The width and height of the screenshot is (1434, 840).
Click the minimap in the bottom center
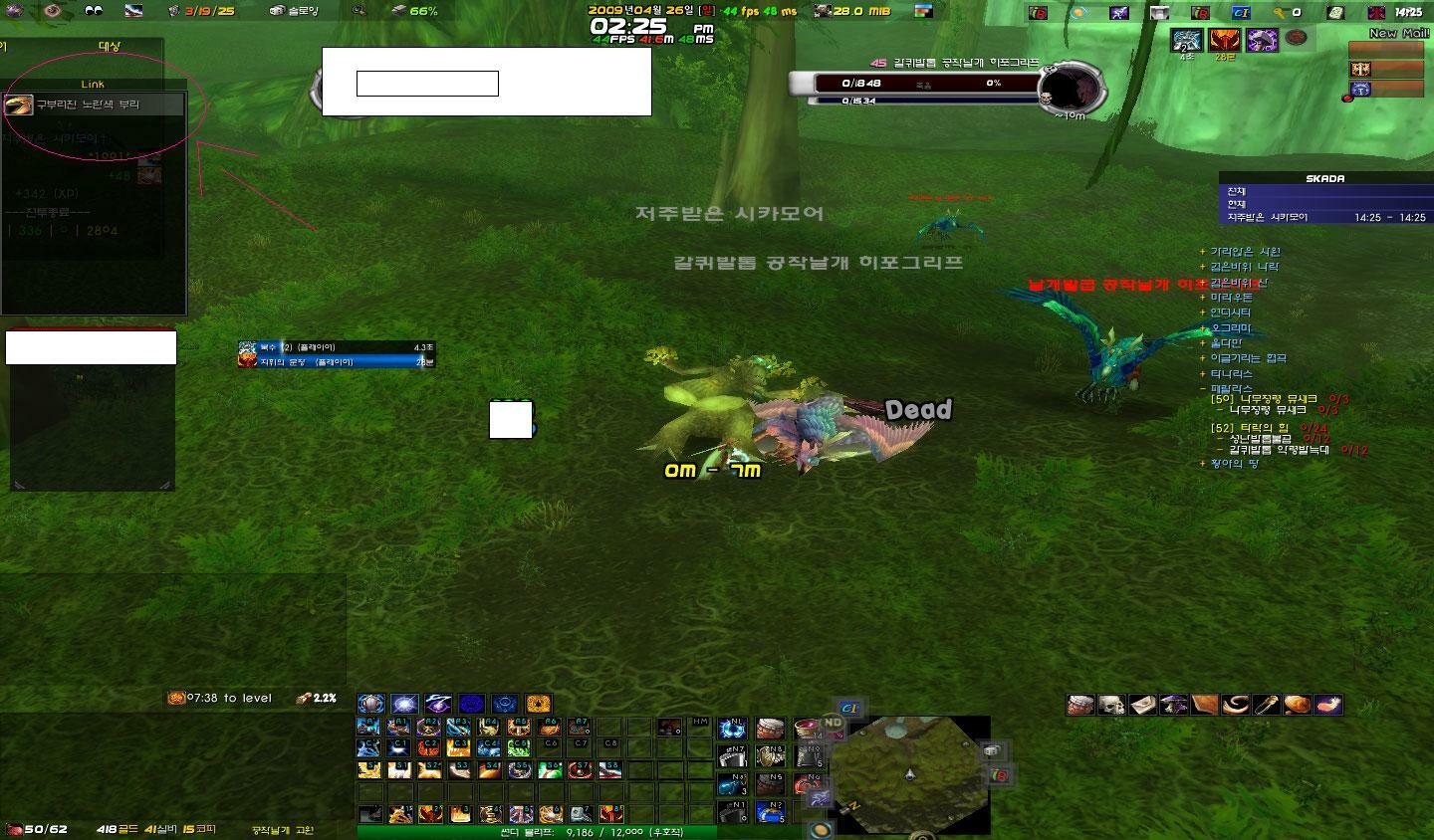[911, 776]
